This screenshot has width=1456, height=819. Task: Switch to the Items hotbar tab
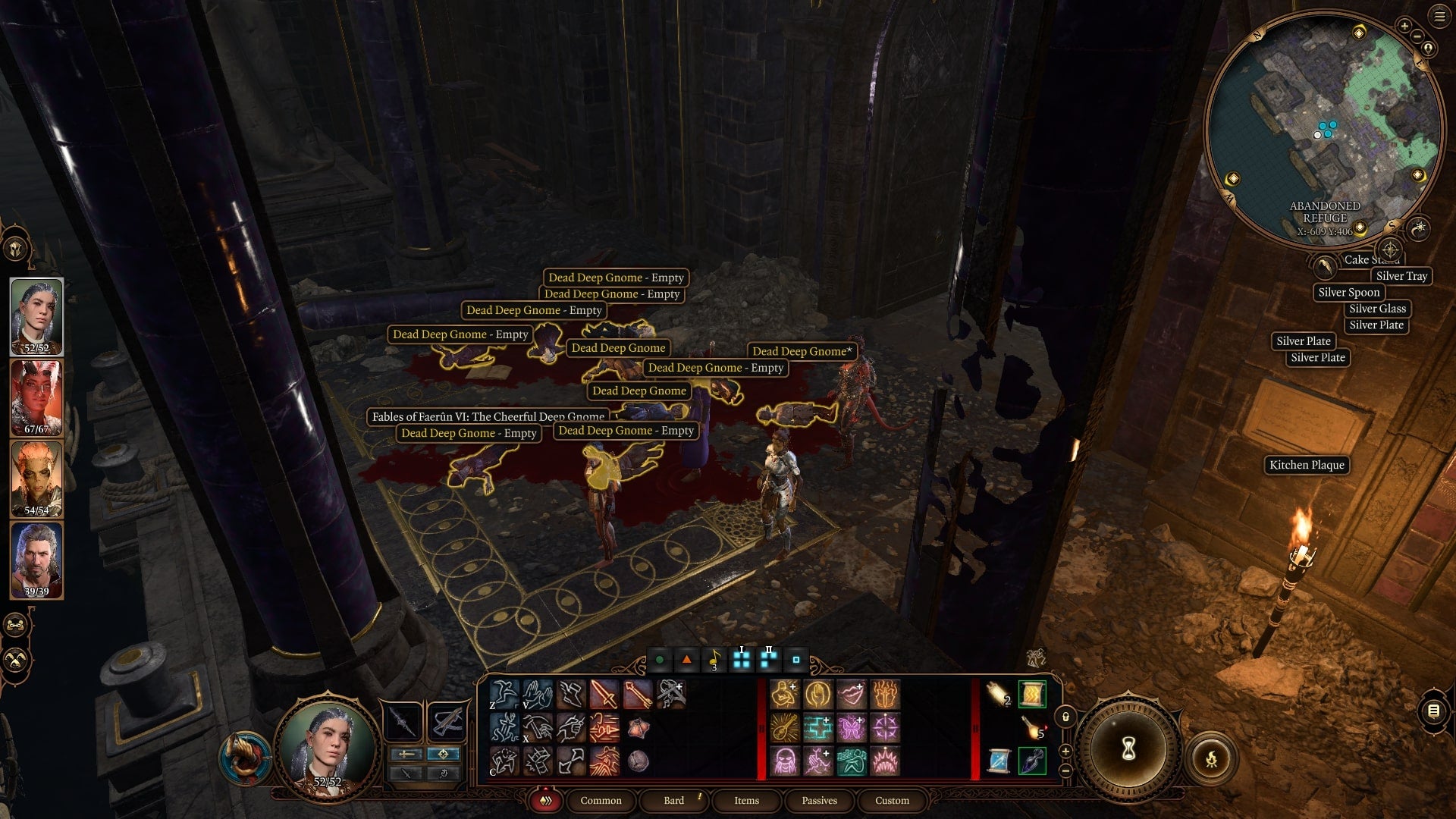point(745,801)
